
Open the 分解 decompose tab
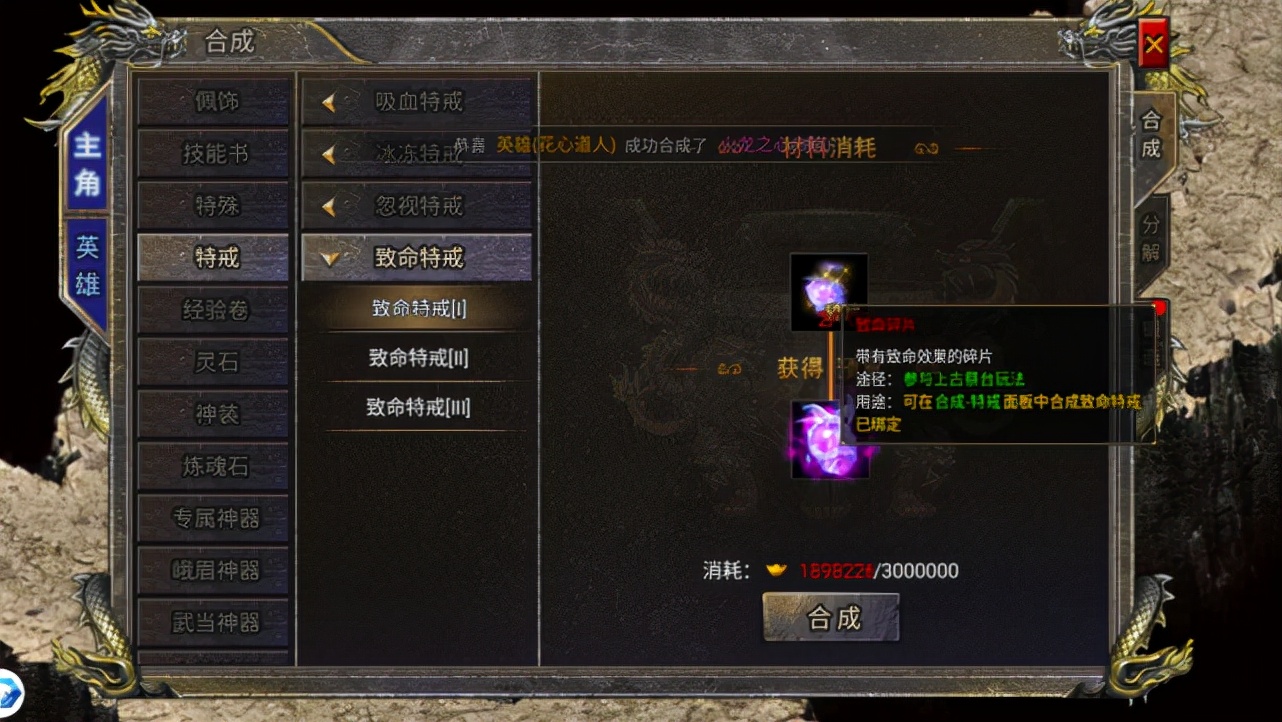click(1151, 237)
